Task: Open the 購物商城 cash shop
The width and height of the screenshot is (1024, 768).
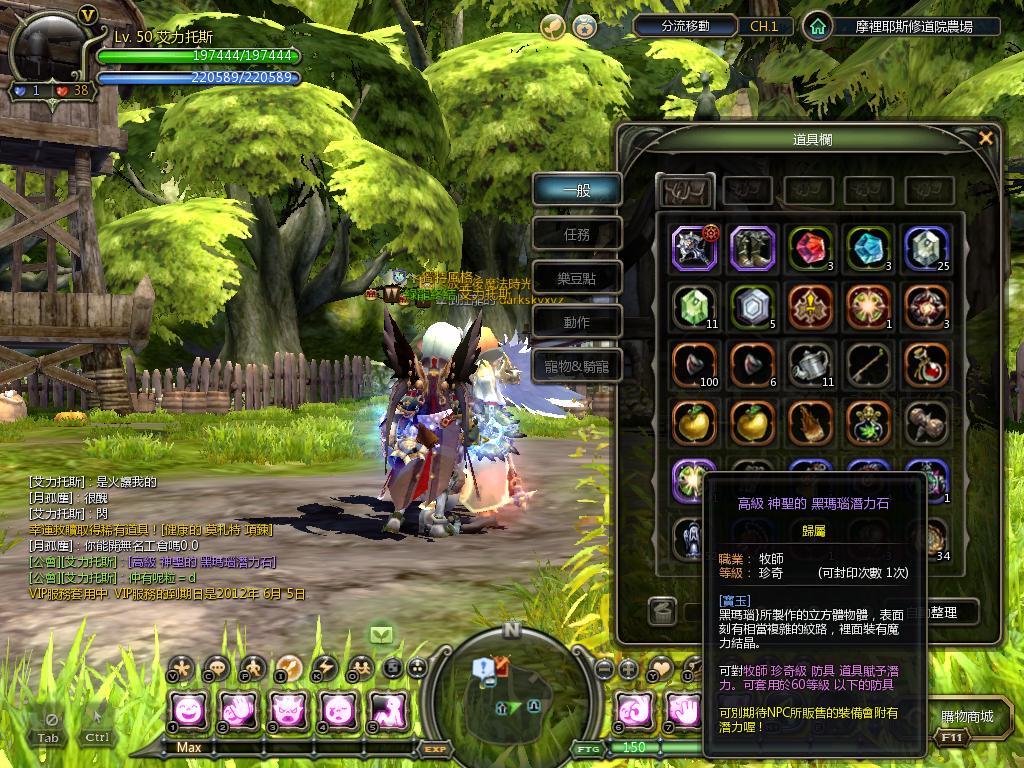Action: [967, 717]
